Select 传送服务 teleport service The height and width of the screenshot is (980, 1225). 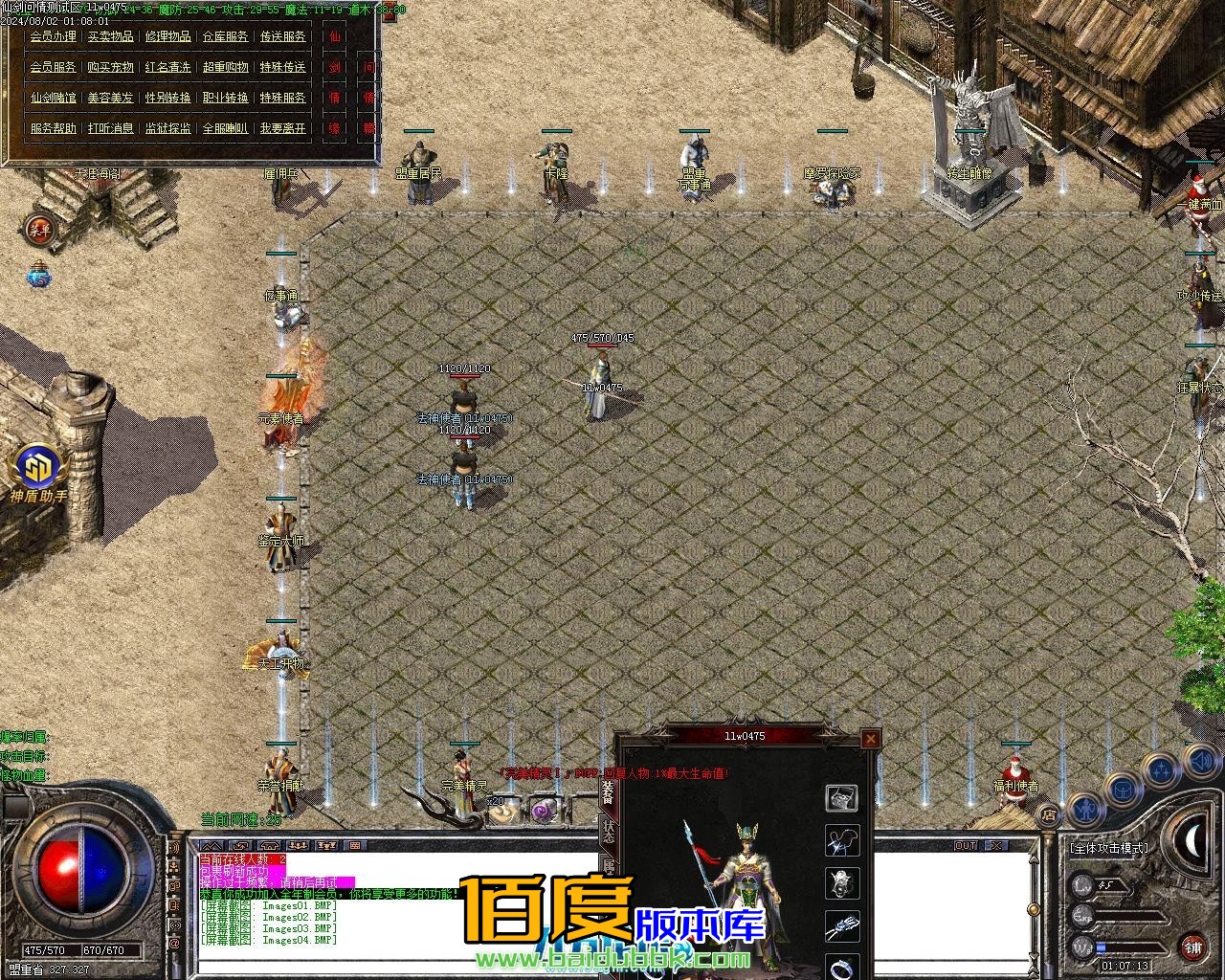tap(283, 36)
